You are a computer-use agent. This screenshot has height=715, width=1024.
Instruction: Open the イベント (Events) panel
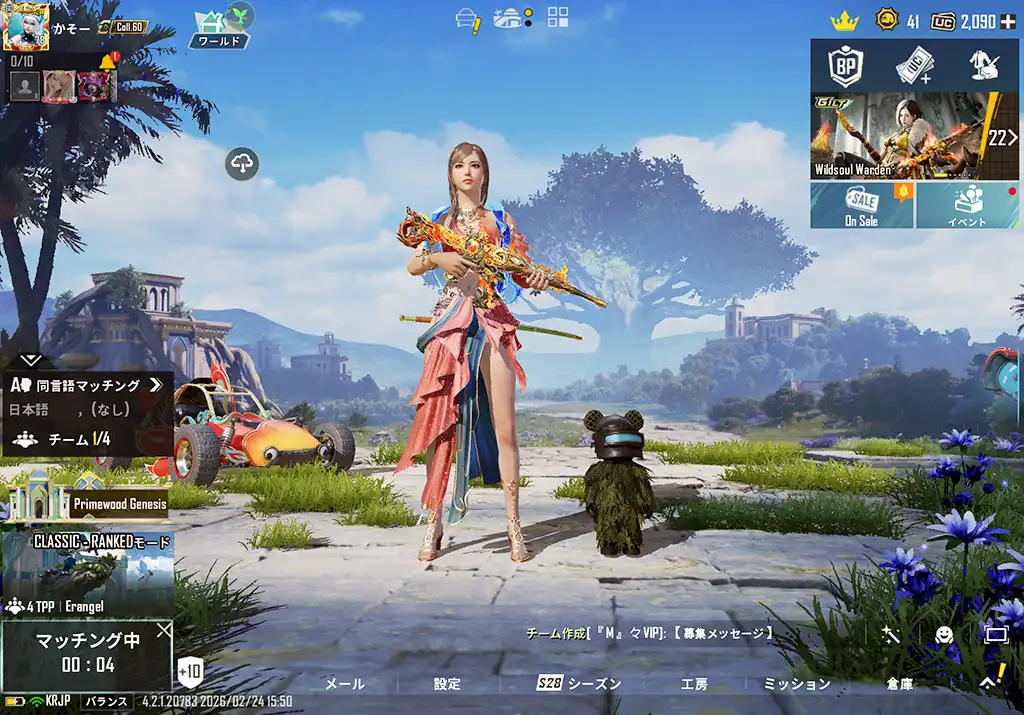[x=967, y=205]
